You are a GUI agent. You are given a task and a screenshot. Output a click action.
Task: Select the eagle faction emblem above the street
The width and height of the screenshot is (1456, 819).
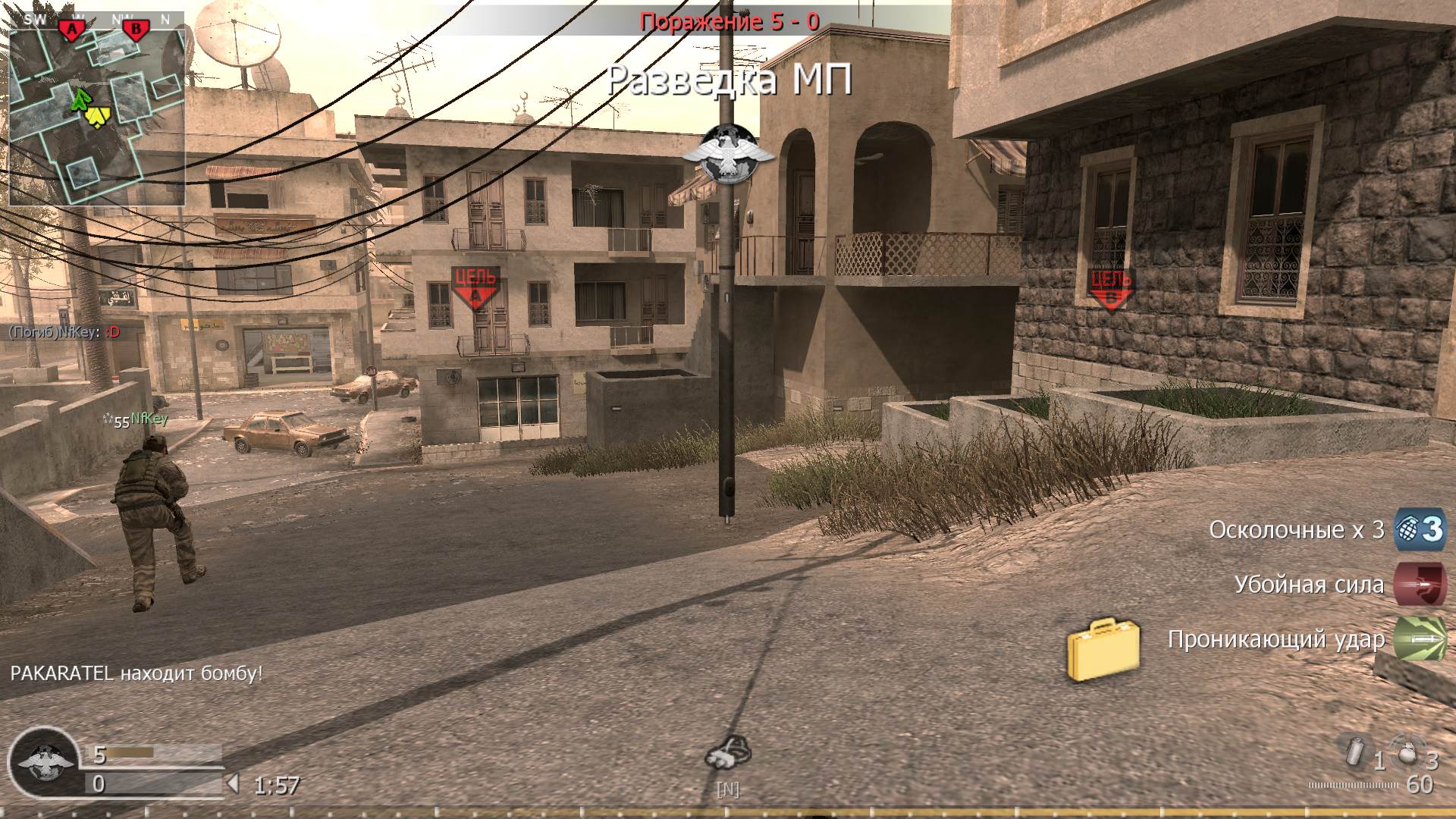pyautogui.click(x=726, y=154)
